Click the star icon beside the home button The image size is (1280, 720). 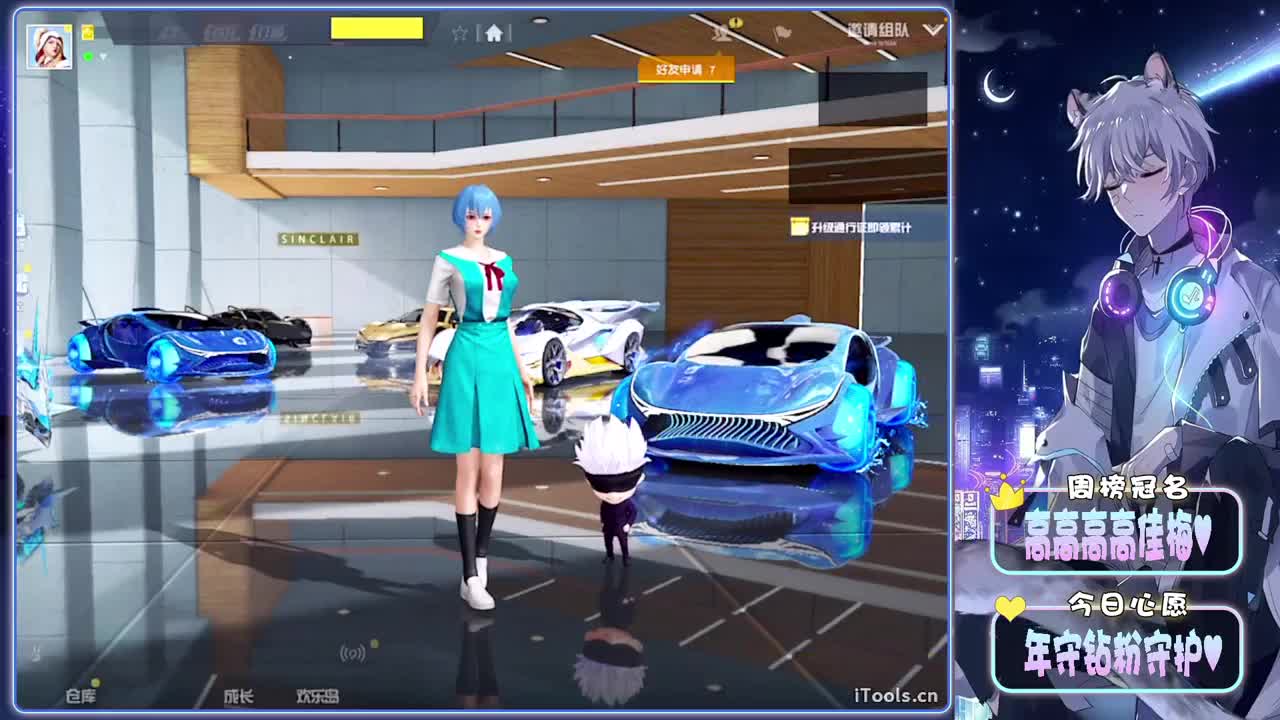click(x=459, y=33)
